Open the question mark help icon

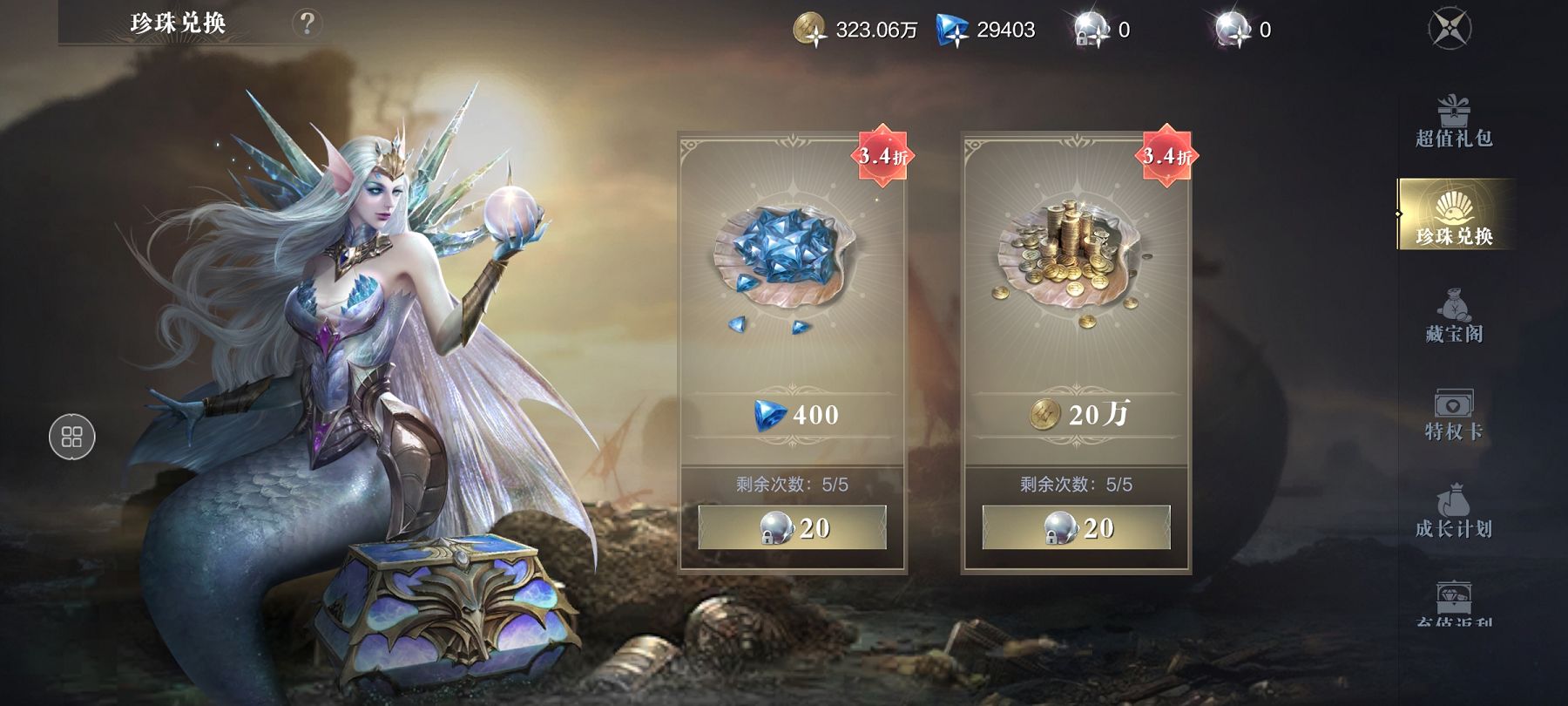pyautogui.click(x=307, y=24)
